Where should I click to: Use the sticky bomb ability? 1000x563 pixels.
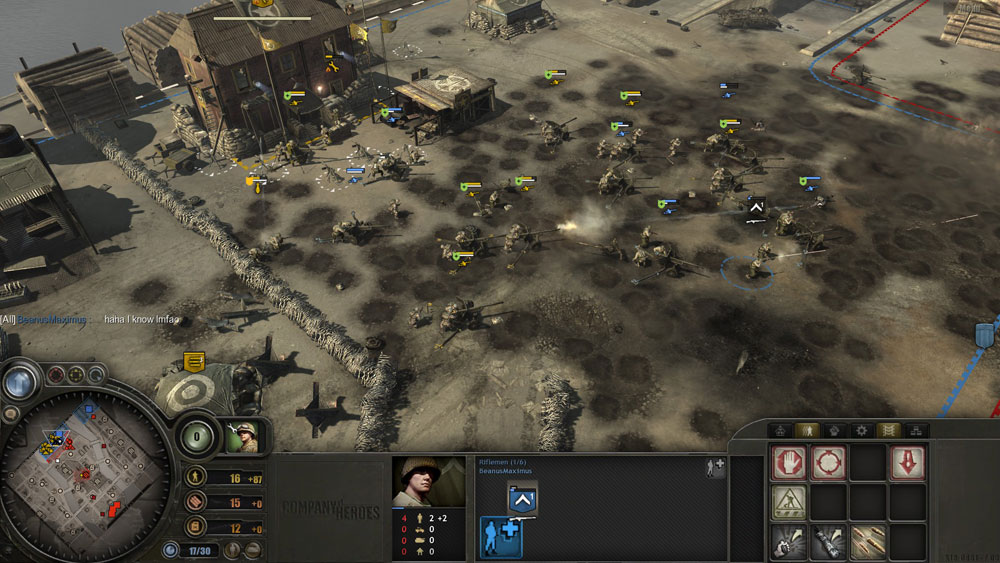[828, 542]
